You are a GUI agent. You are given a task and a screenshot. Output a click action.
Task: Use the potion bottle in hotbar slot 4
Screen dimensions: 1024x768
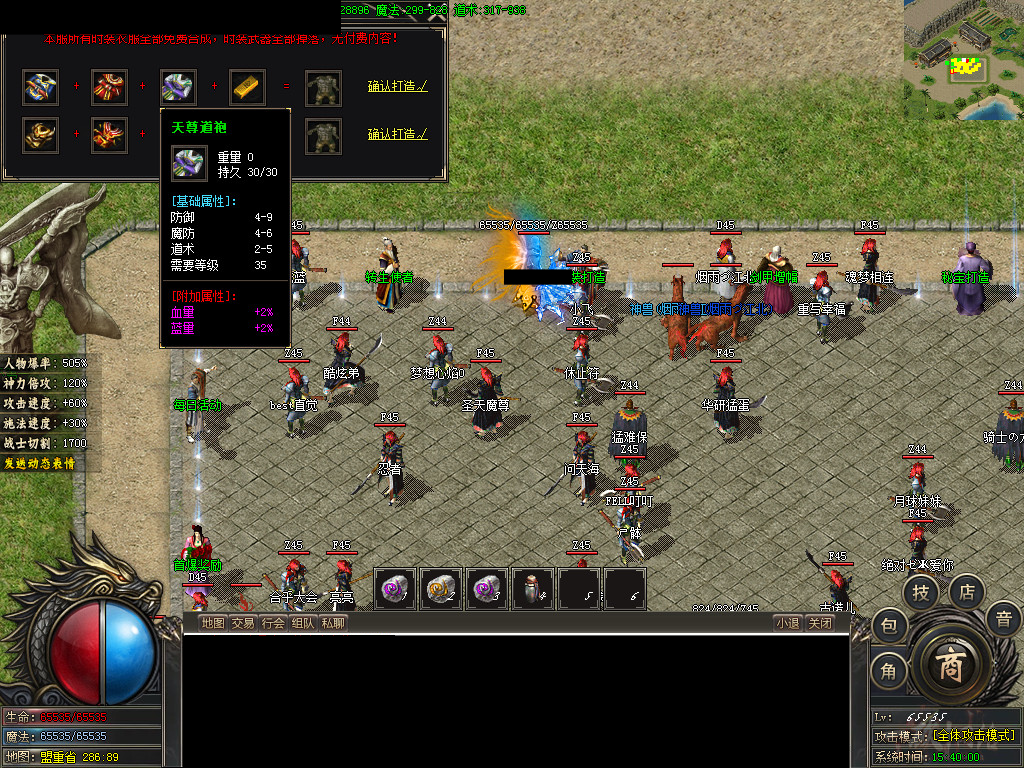pyautogui.click(x=533, y=589)
